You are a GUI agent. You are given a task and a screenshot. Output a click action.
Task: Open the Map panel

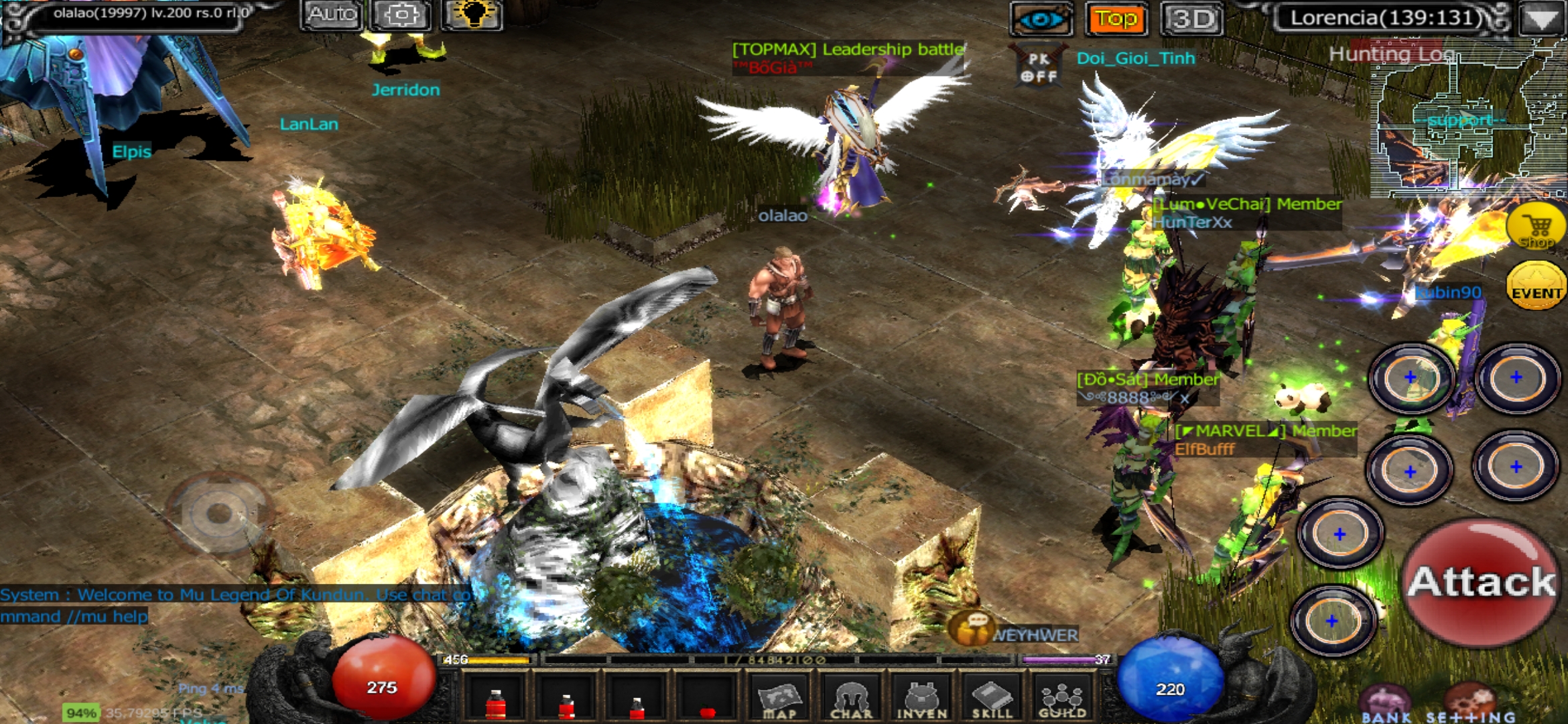pos(779,701)
